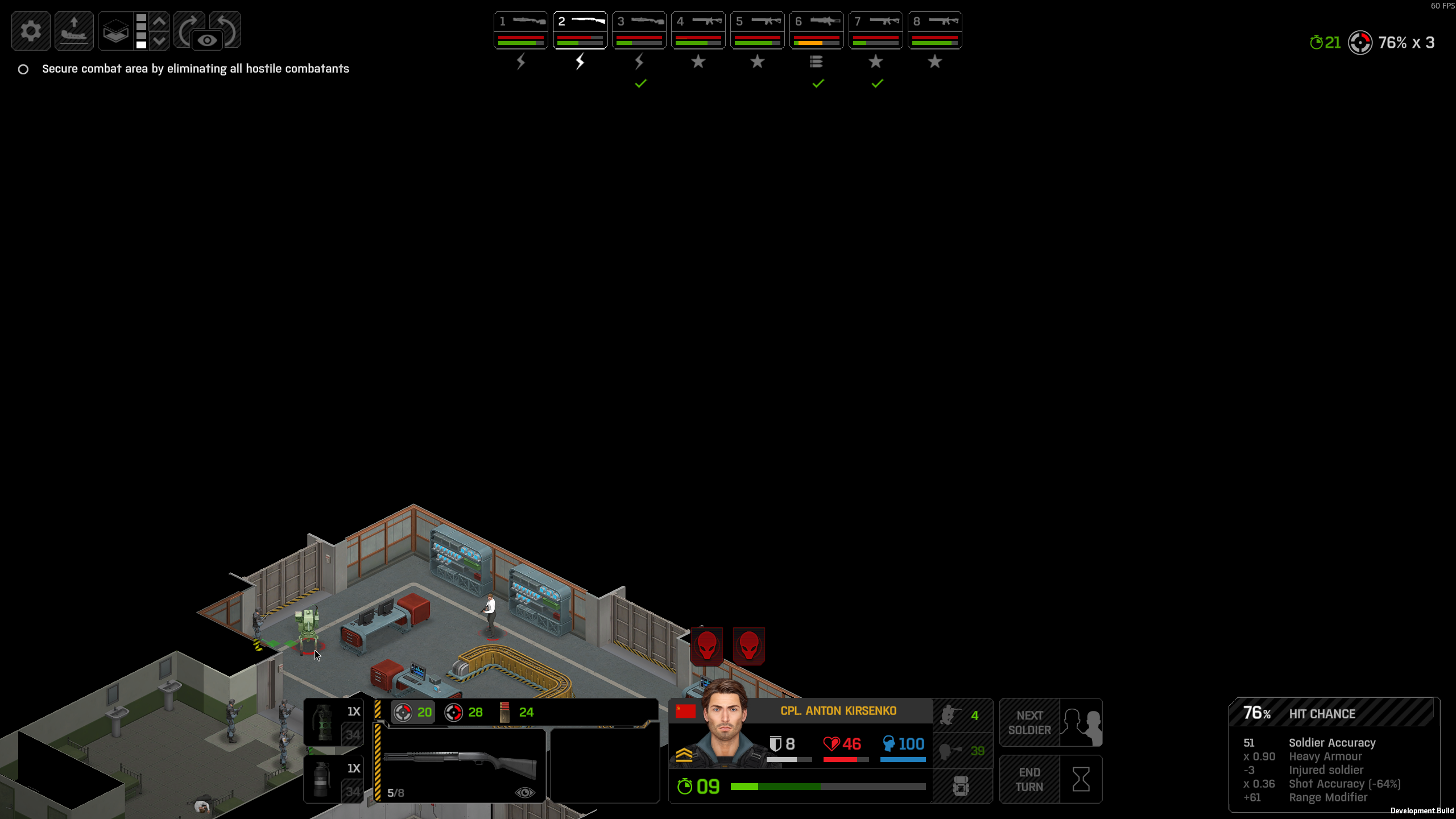This screenshot has height=819, width=1456.
Task: Toggle crouch stance costing 4 TU
Action: [962, 715]
